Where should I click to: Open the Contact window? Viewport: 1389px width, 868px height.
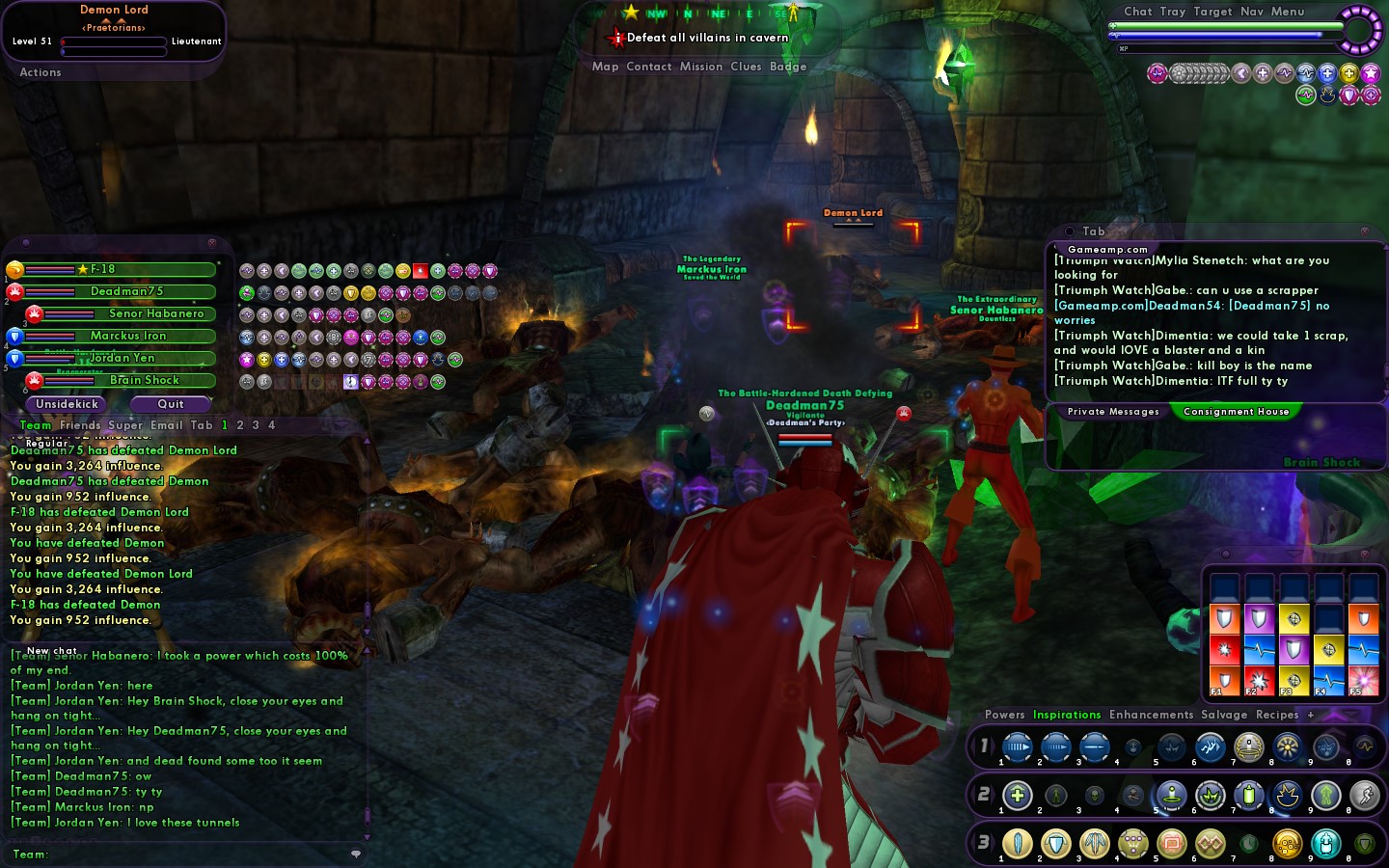[x=648, y=67]
